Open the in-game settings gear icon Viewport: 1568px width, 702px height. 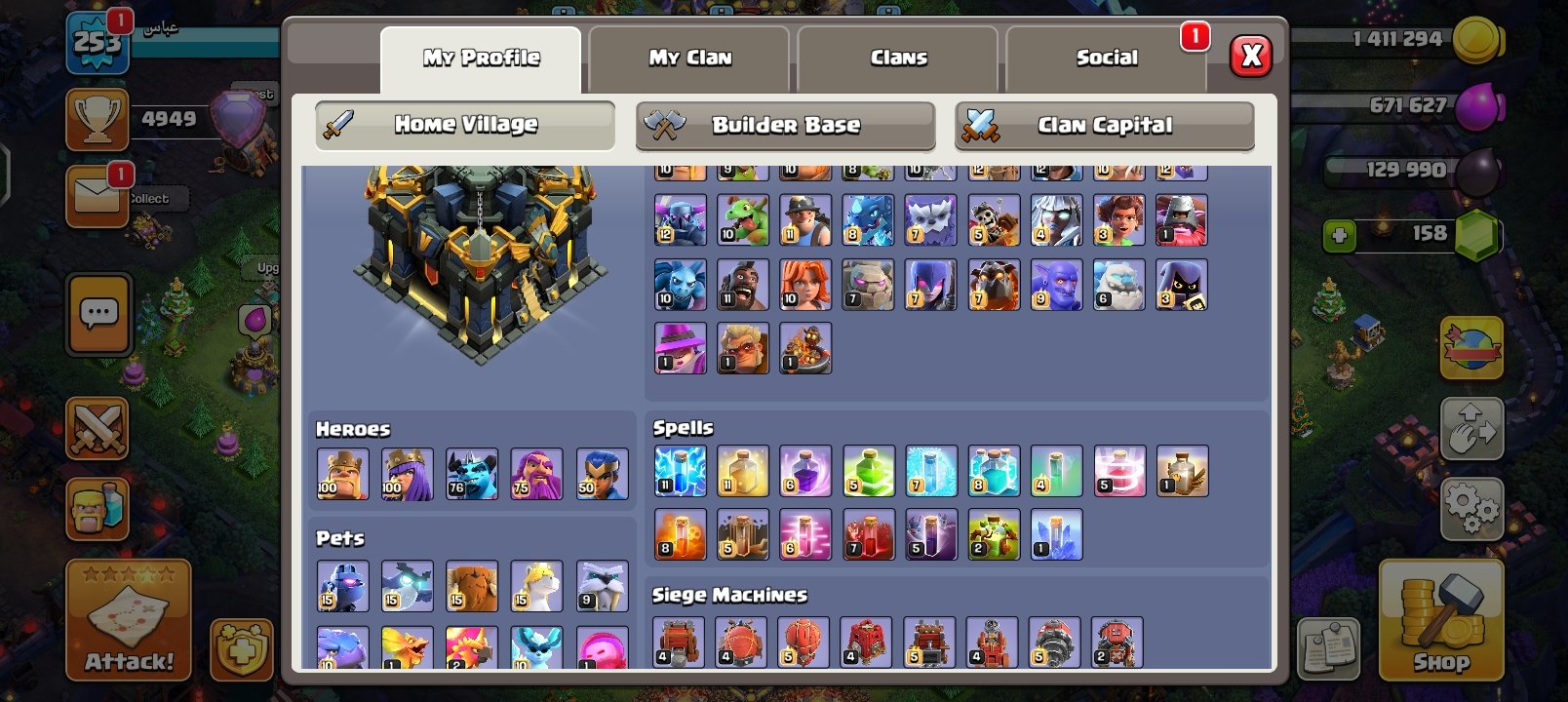pos(1472,506)
